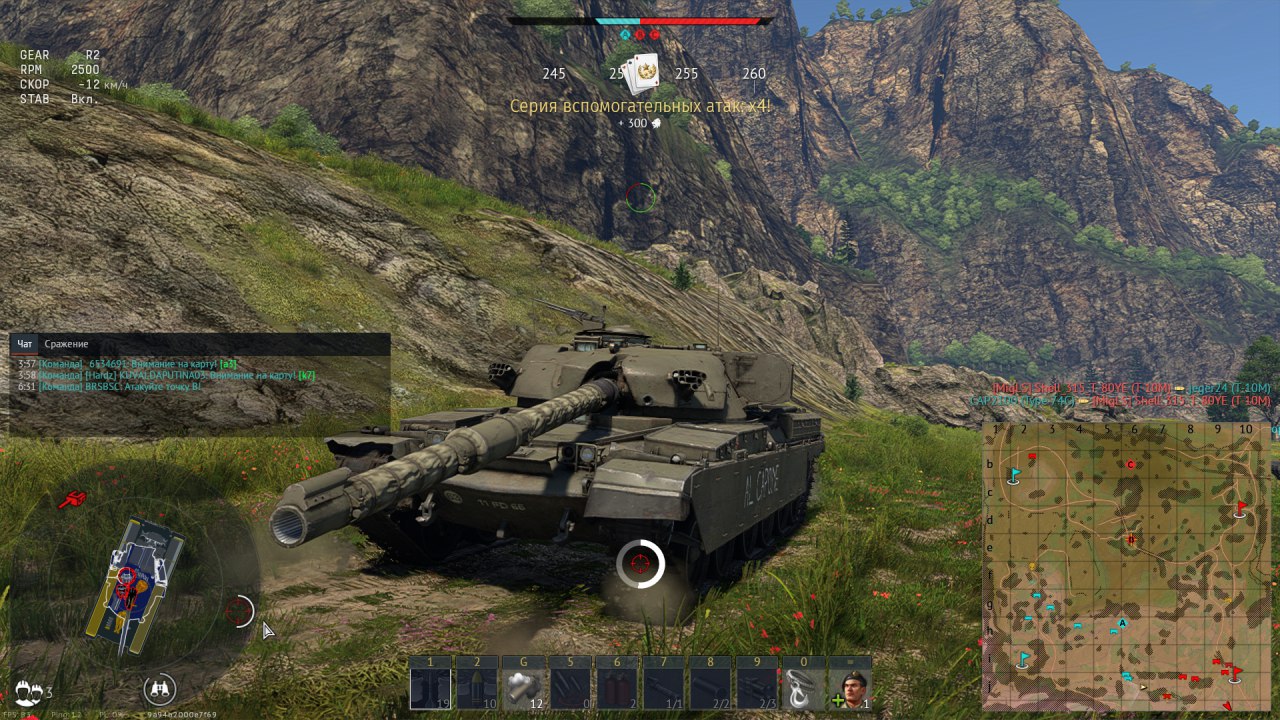Viewport: 1280px width, 720px height.
Task: Open the k7 map reference in chat
Action: [x=306, y=375]
